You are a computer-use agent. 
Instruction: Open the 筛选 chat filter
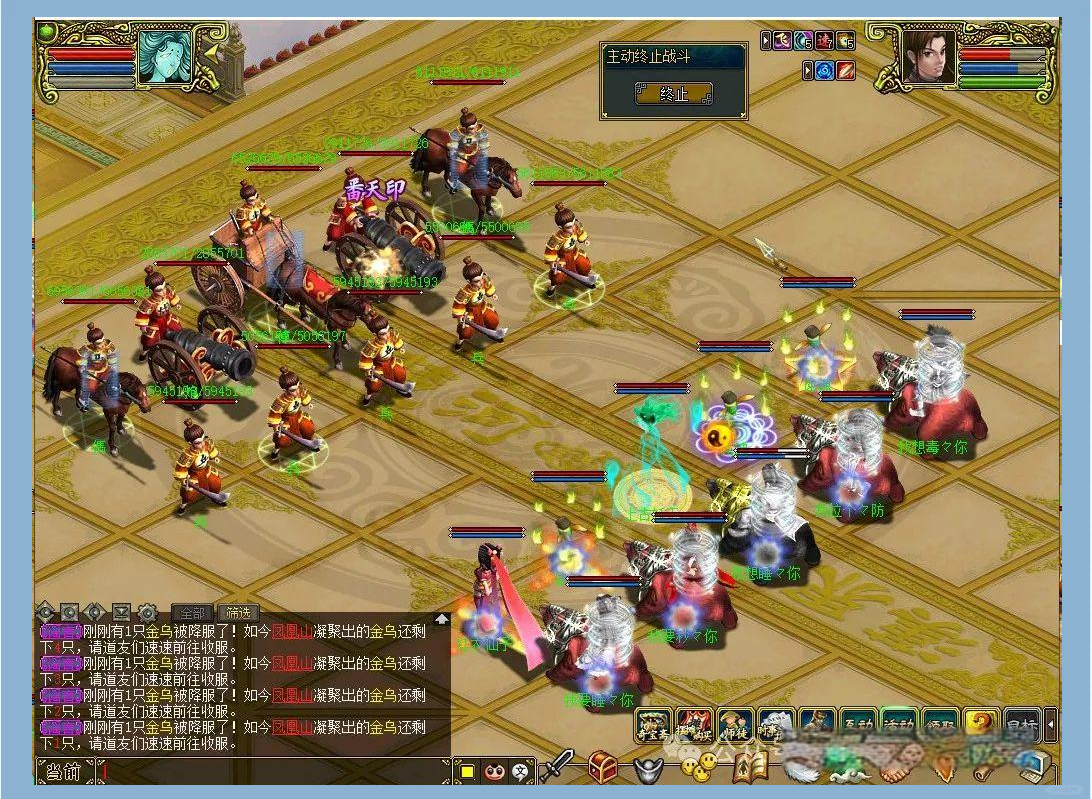[238, 612]
